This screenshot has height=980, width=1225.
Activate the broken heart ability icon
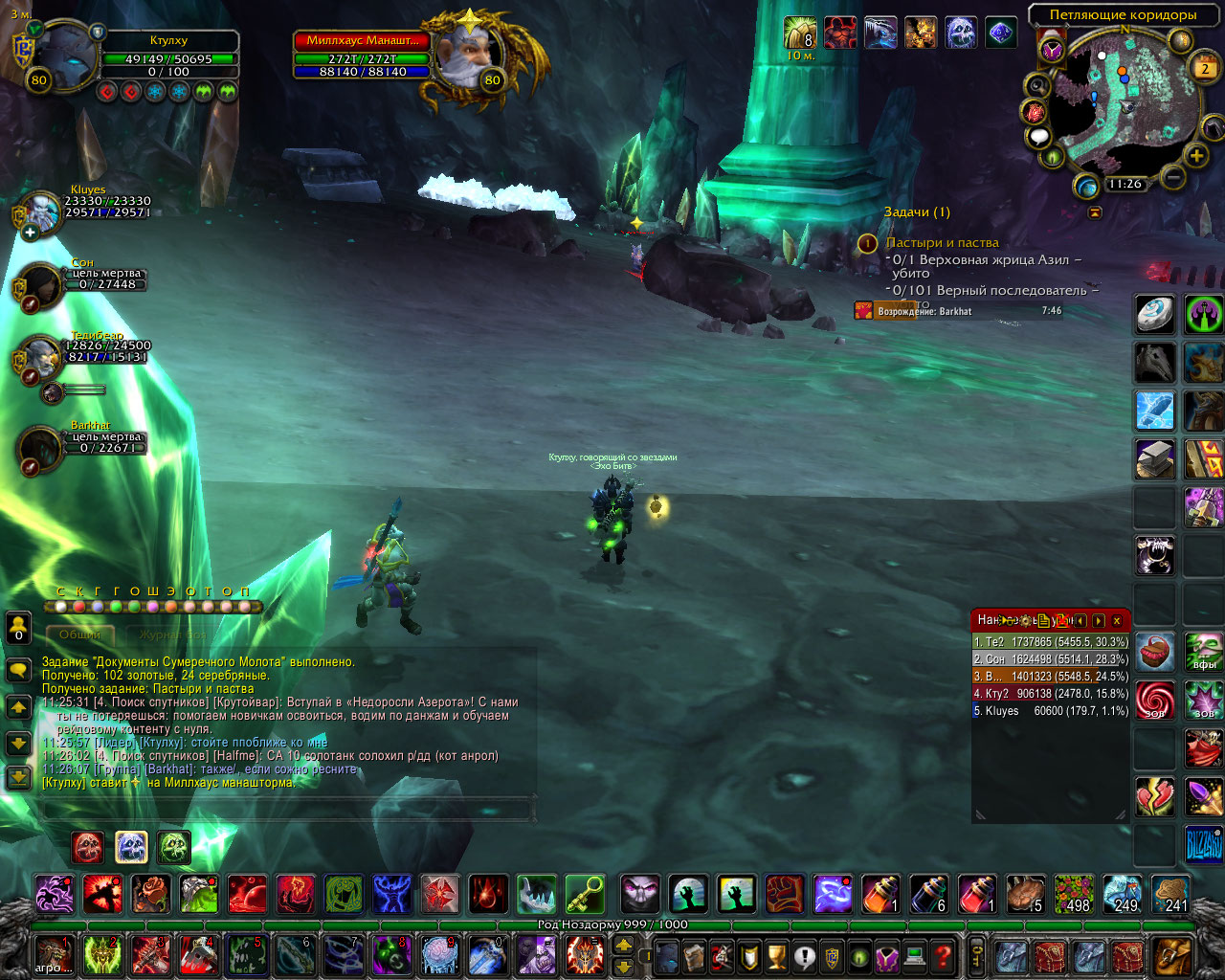(x=1155, y=797)
